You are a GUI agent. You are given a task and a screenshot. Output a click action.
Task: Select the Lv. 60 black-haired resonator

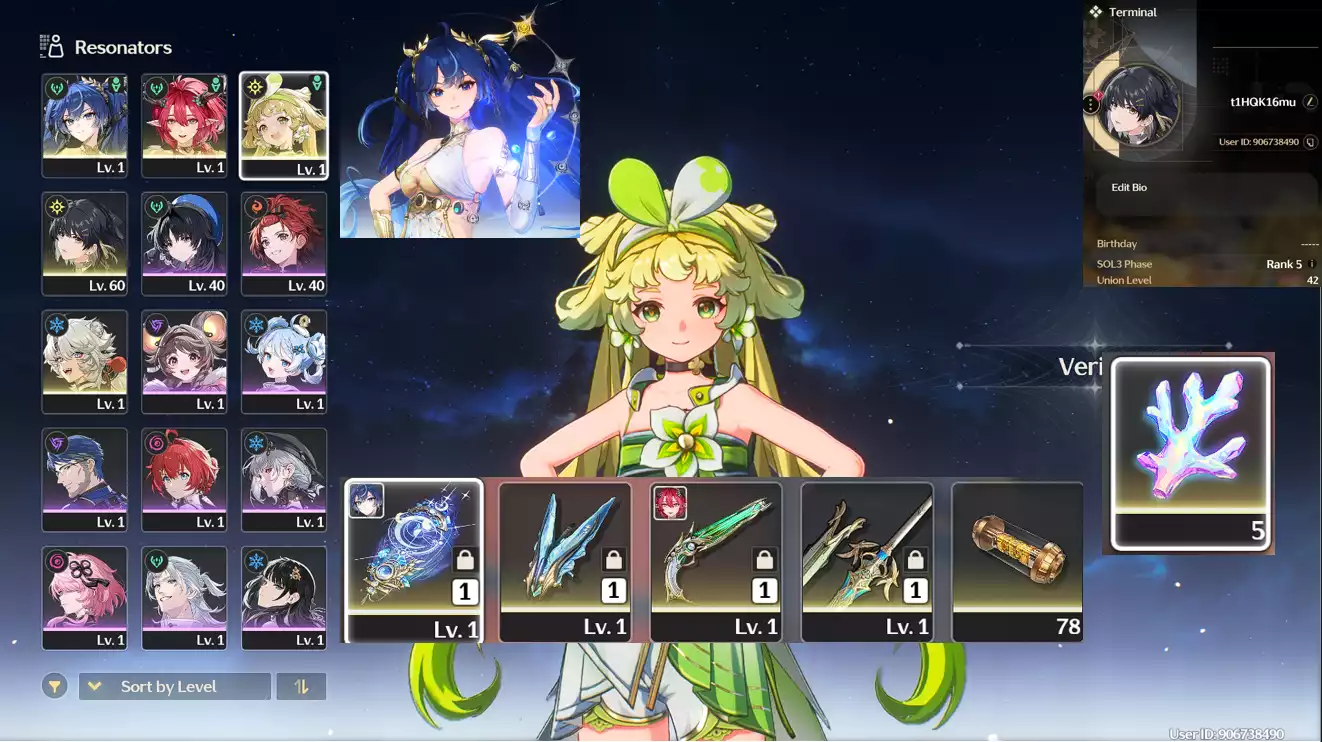click(x=85, y=243)
